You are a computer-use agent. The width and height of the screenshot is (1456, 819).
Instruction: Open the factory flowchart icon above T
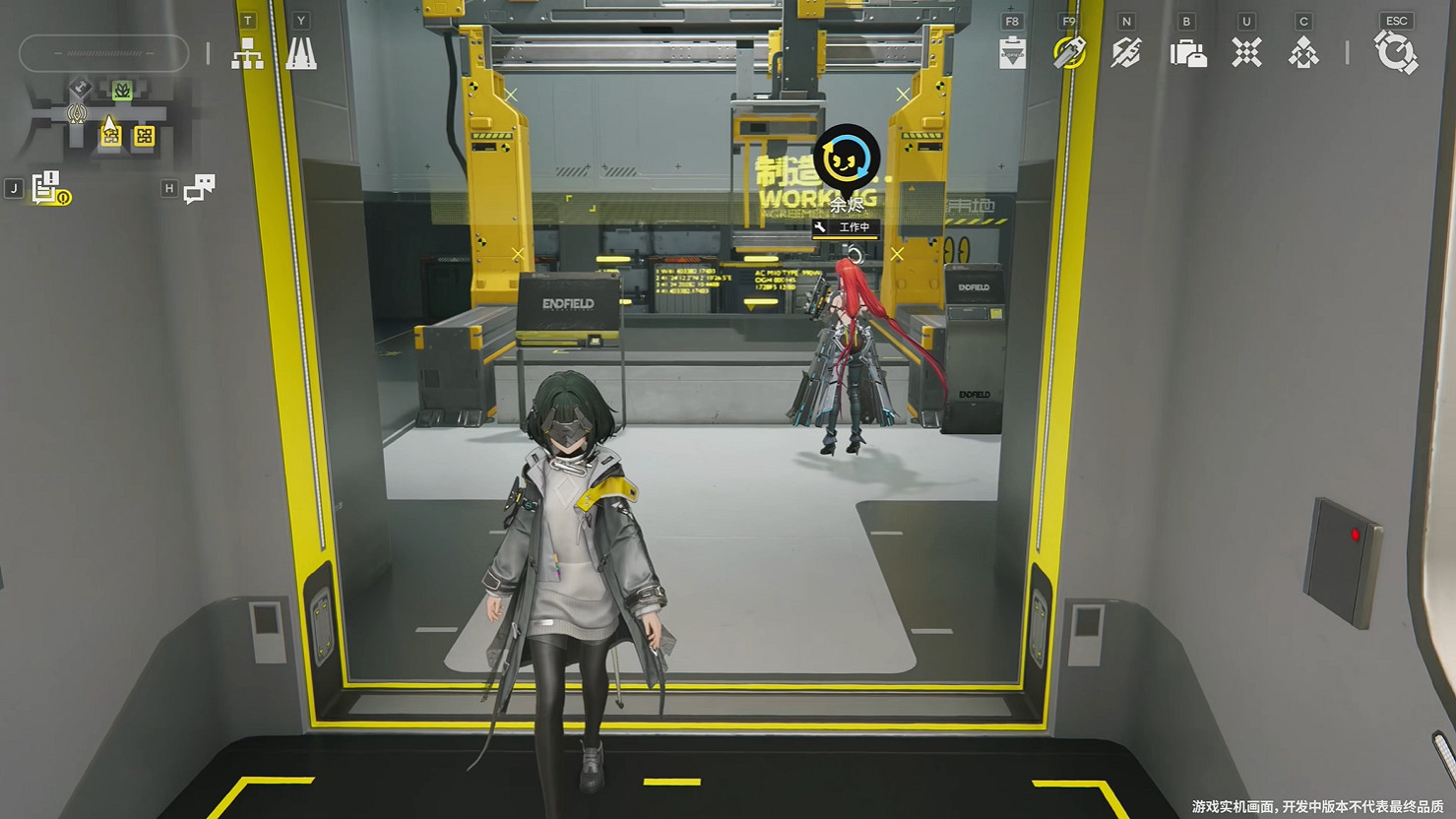[247, 54]
